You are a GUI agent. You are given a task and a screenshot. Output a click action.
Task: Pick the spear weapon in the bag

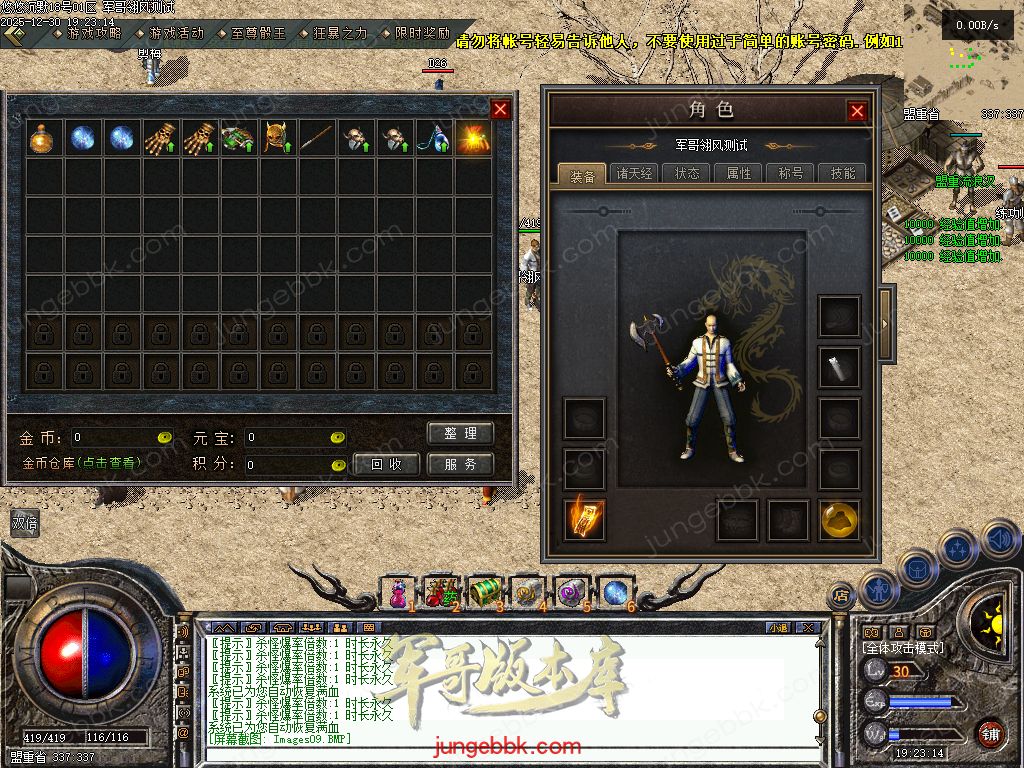click(x=316, y=139)
